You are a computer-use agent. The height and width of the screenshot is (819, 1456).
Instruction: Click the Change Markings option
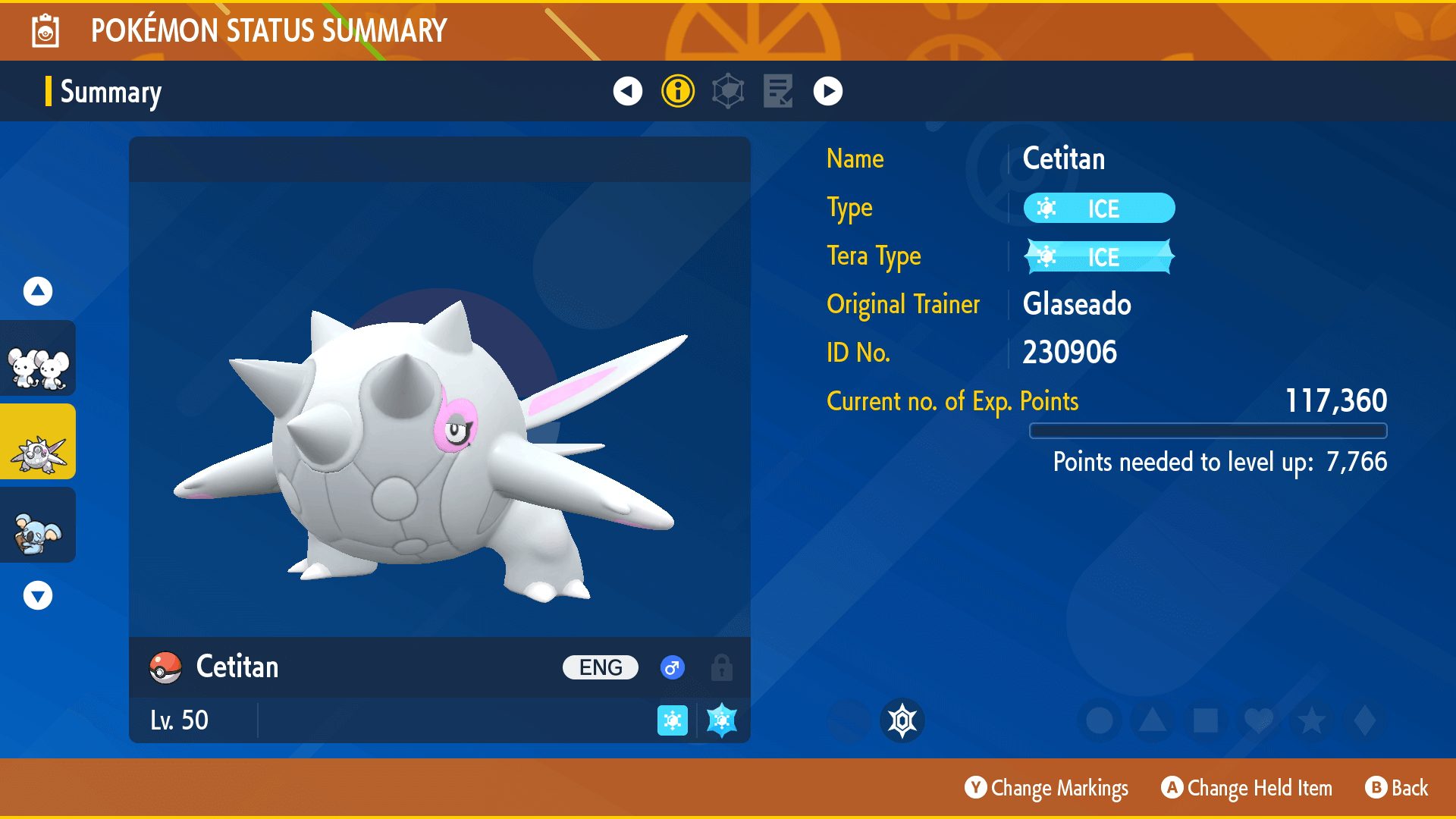tap(1047, 788)
